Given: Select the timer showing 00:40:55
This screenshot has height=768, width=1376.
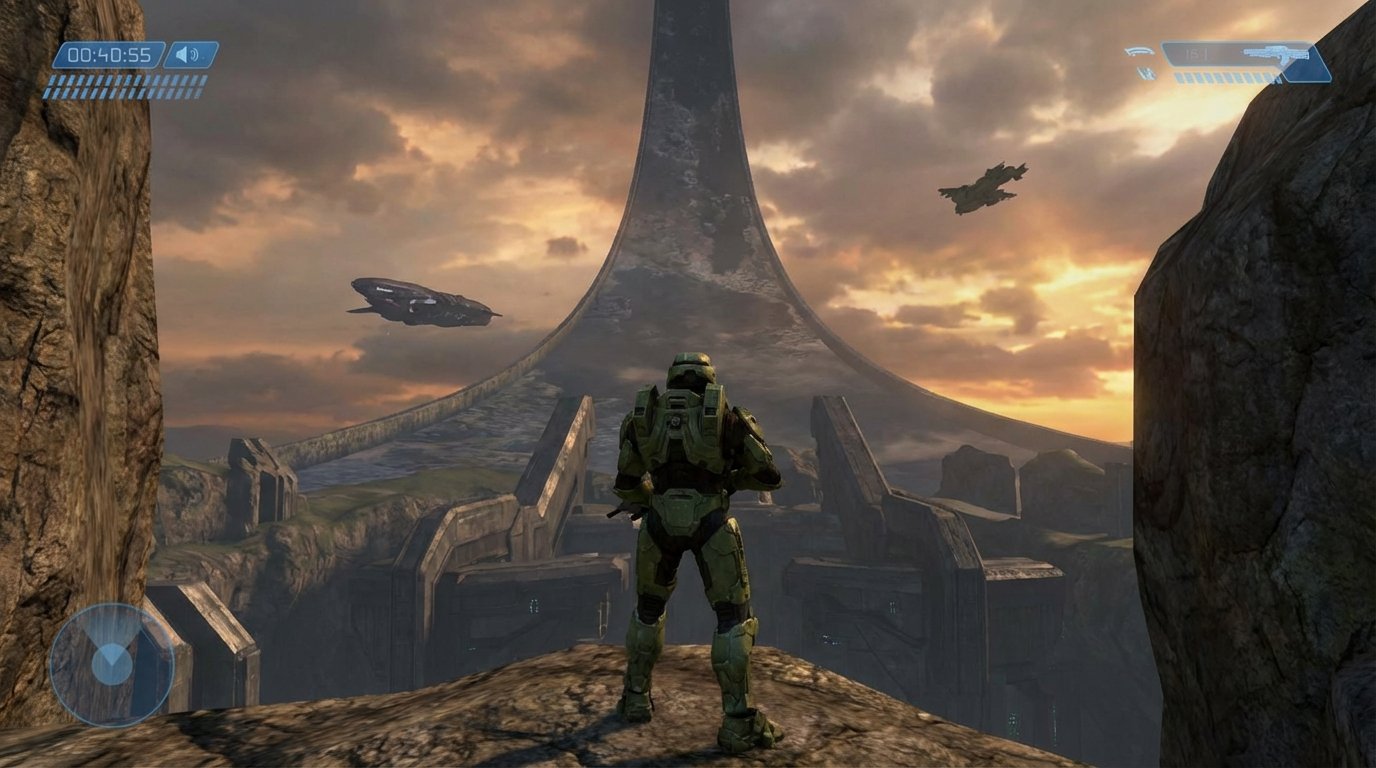Looking at the screenshot, I should pos(108,54).
